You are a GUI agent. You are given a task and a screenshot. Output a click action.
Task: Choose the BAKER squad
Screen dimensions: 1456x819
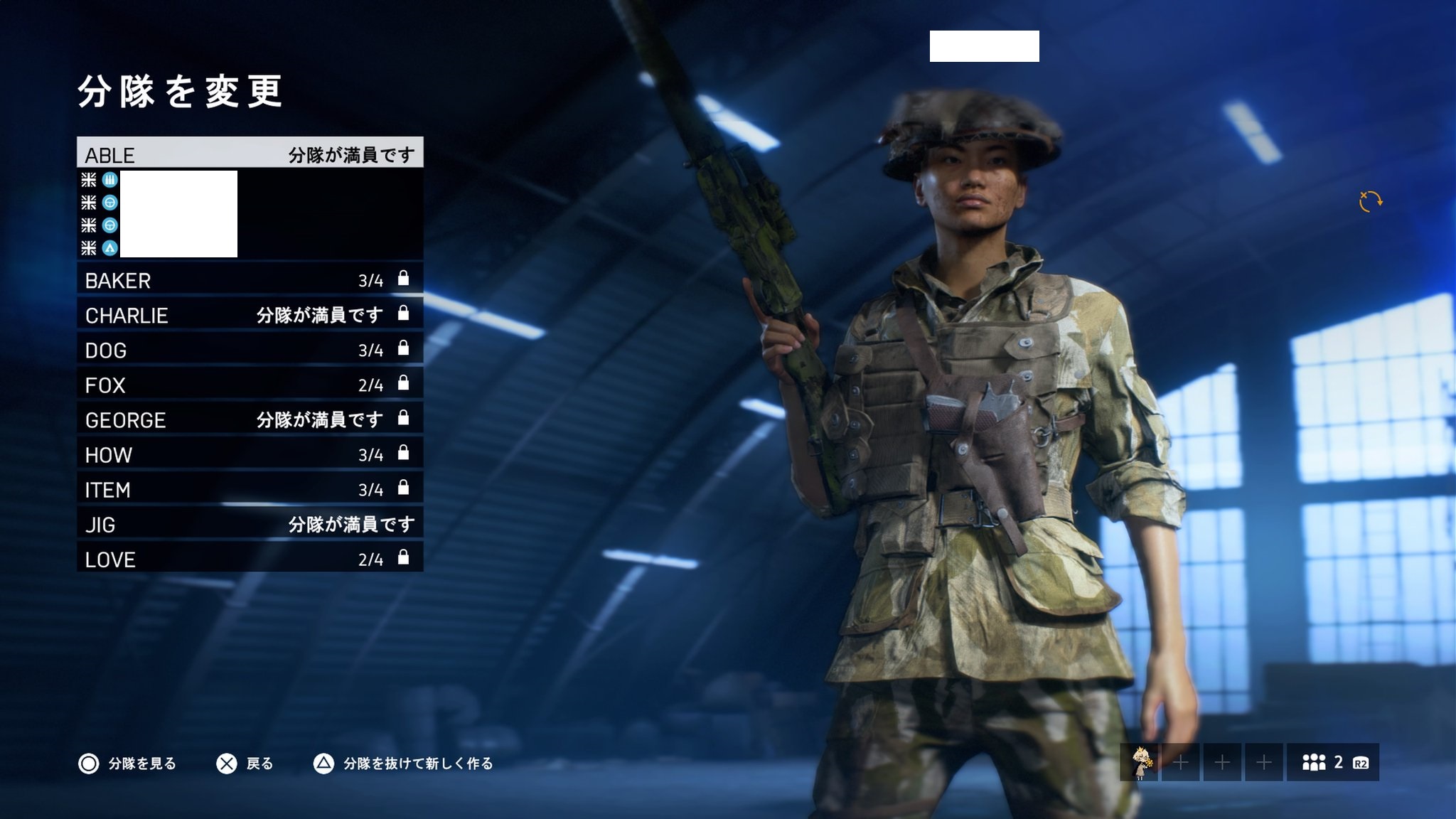(250, 279)
